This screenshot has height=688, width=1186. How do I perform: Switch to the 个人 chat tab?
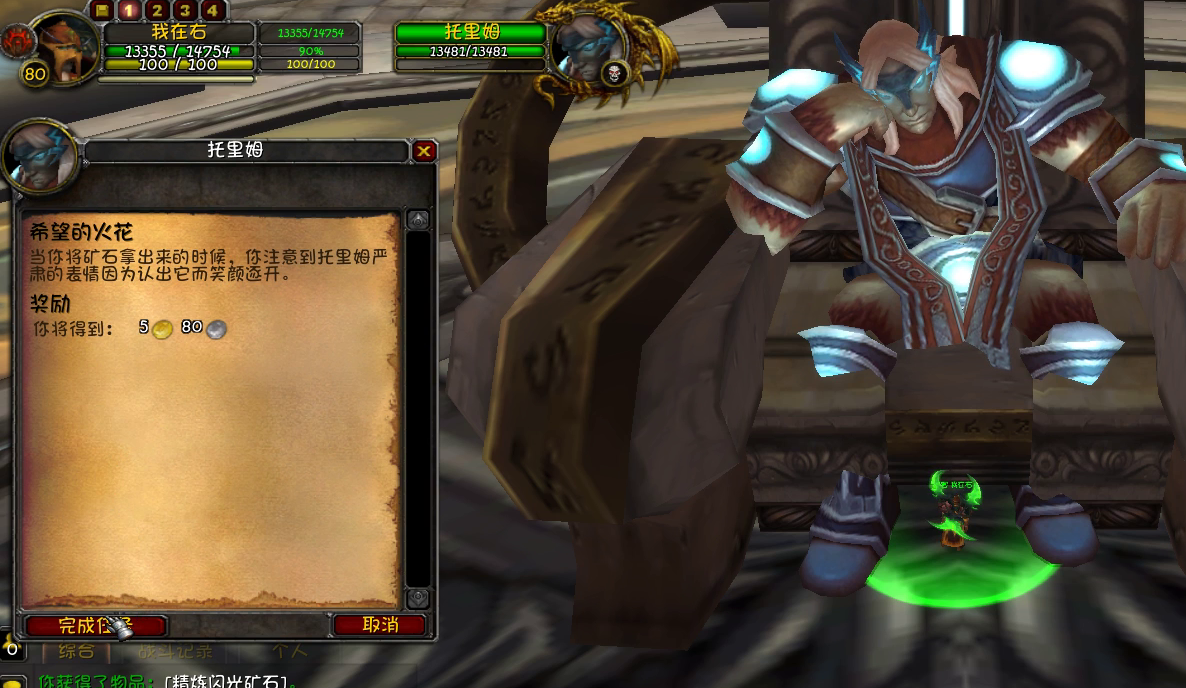click(x=289, y=652)
